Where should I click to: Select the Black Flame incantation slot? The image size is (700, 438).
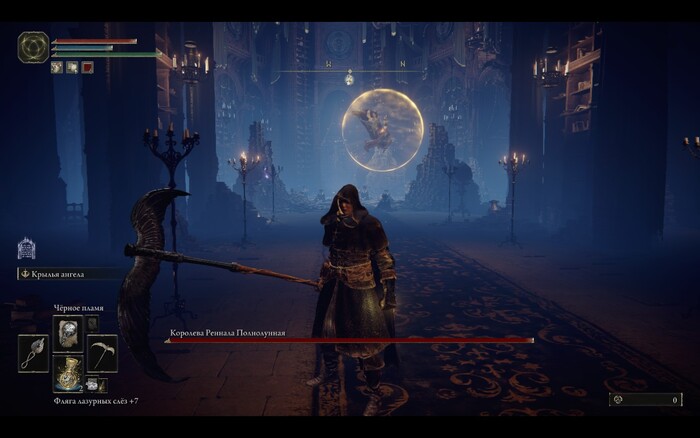(x=68, y=332)
